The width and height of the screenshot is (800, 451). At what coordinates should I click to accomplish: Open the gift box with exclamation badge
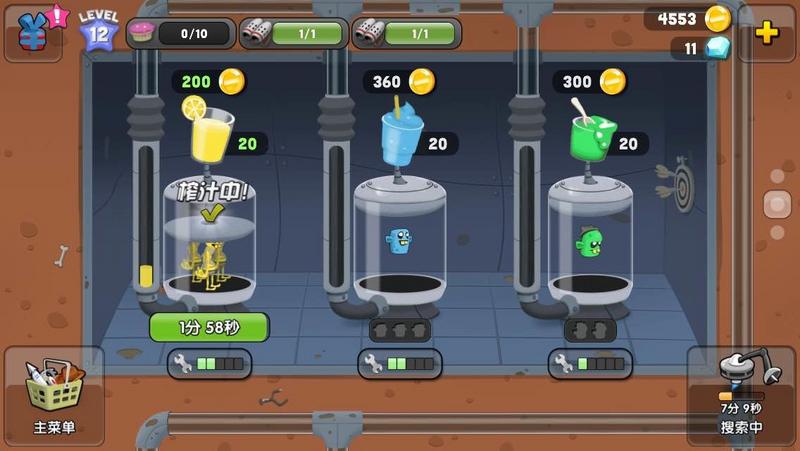coord(35,31)
